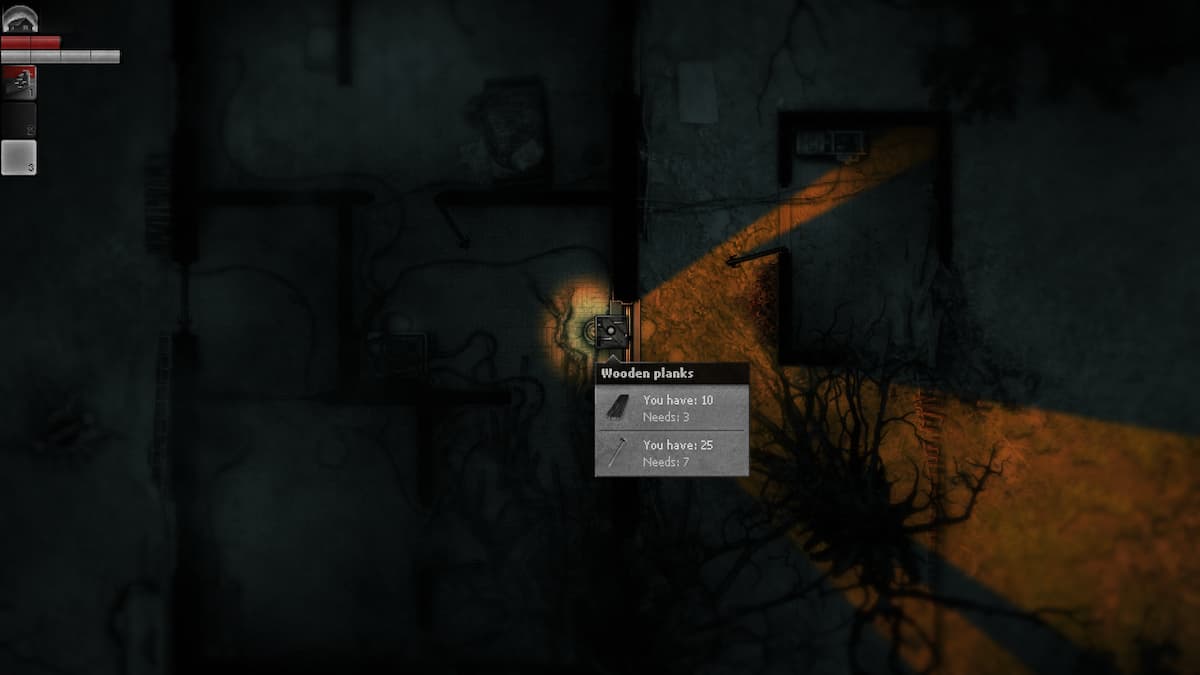
Task: Choose the nails requirement row
Action: coord(671,452)
